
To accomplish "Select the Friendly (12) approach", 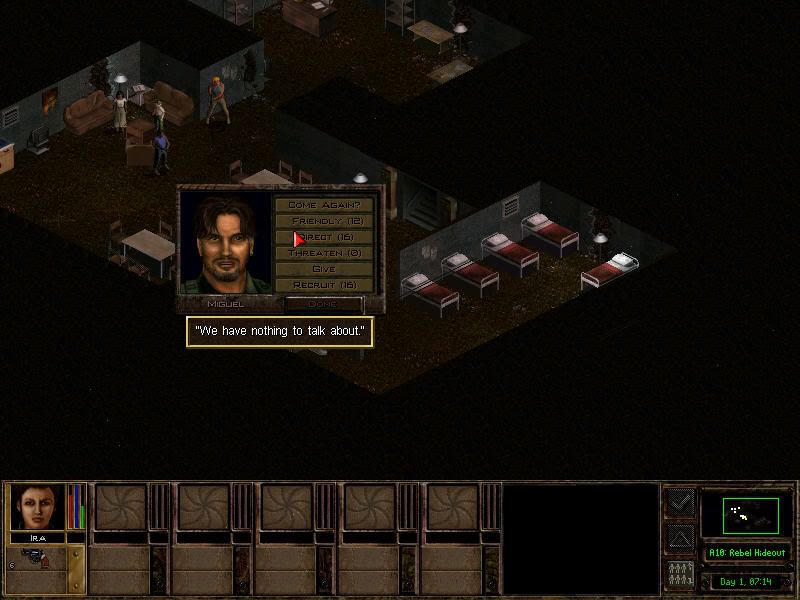I will 323,220.
